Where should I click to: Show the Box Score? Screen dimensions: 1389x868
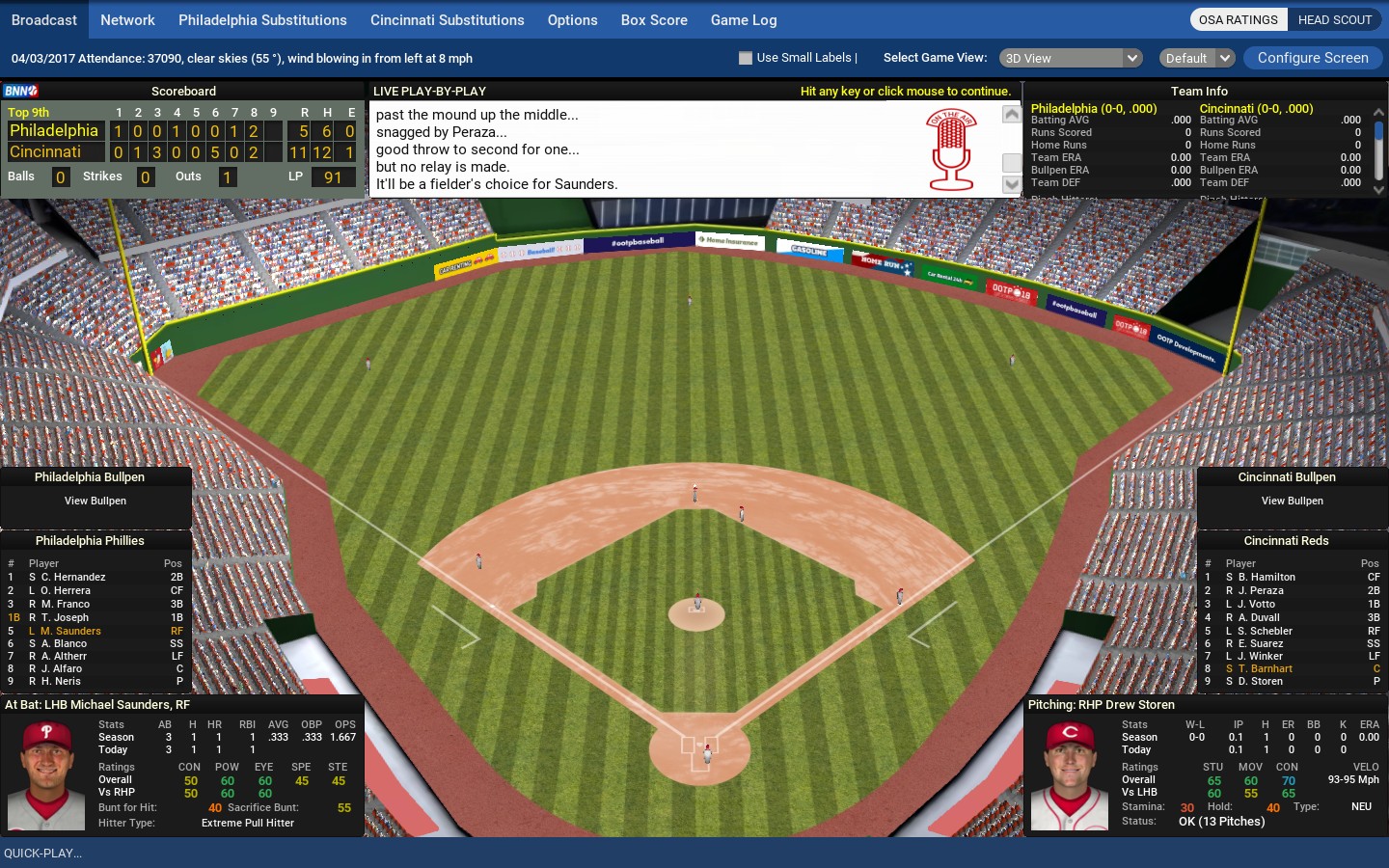(654, 20)
